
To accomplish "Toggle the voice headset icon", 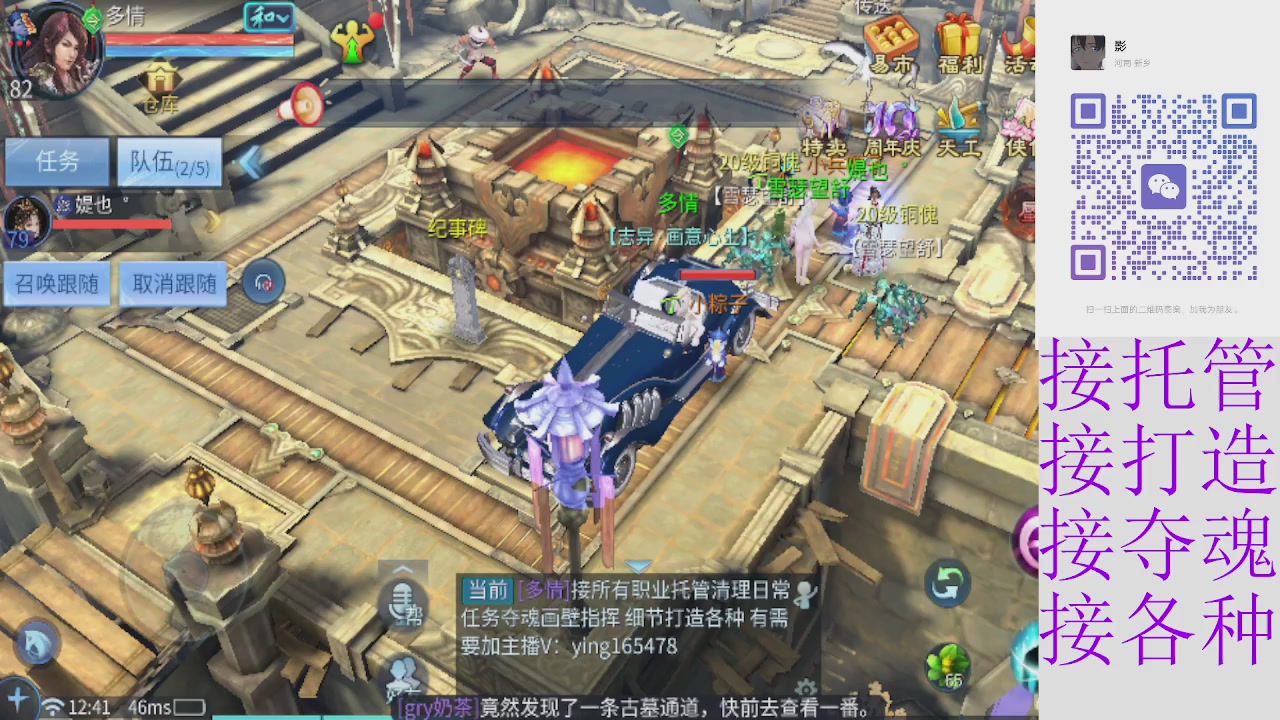I will coord(262,283).
